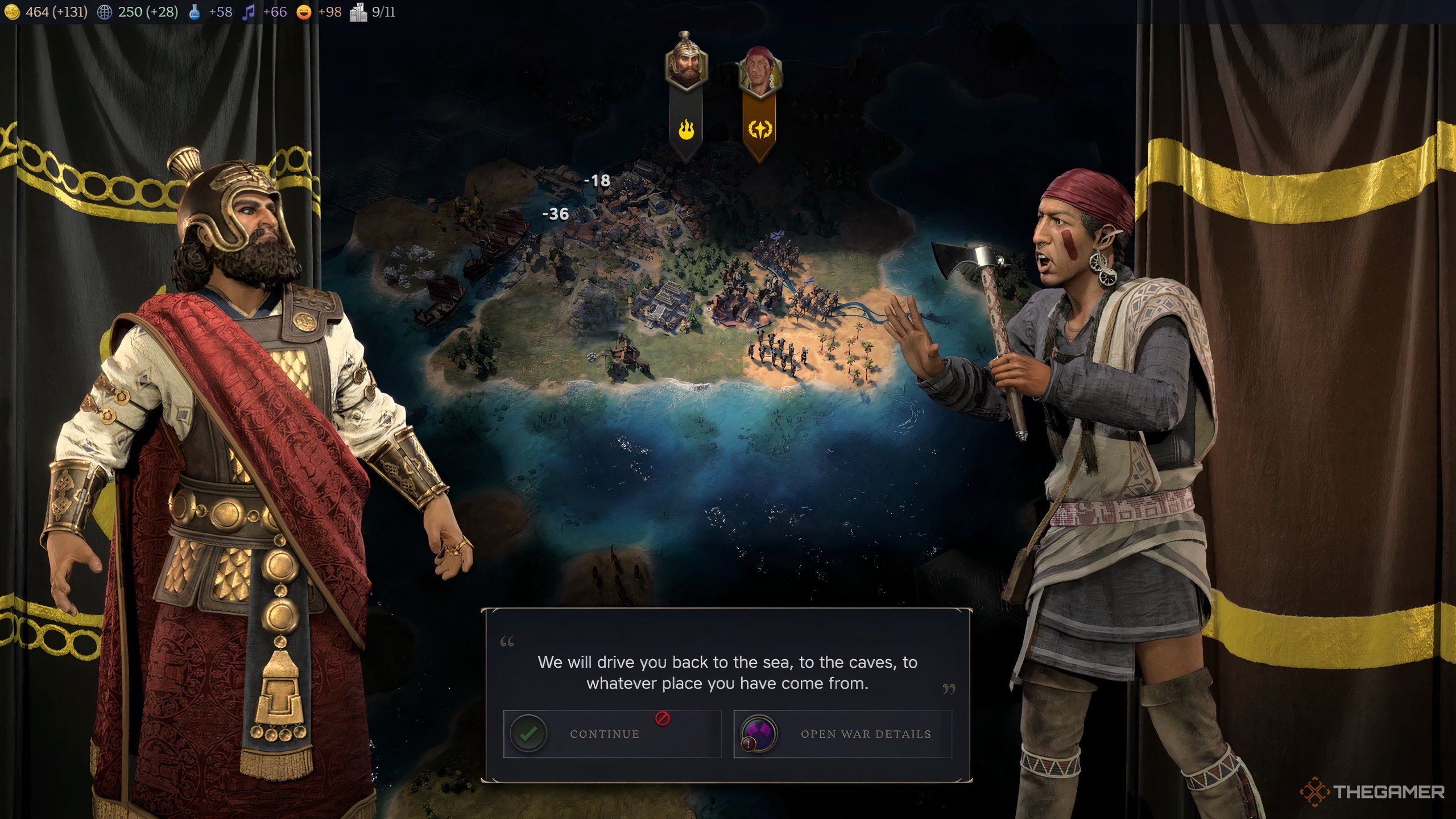Select the helmeted king's portrait banner
The width and height of the screenshot is (1456, 819).
pos(686,63)
